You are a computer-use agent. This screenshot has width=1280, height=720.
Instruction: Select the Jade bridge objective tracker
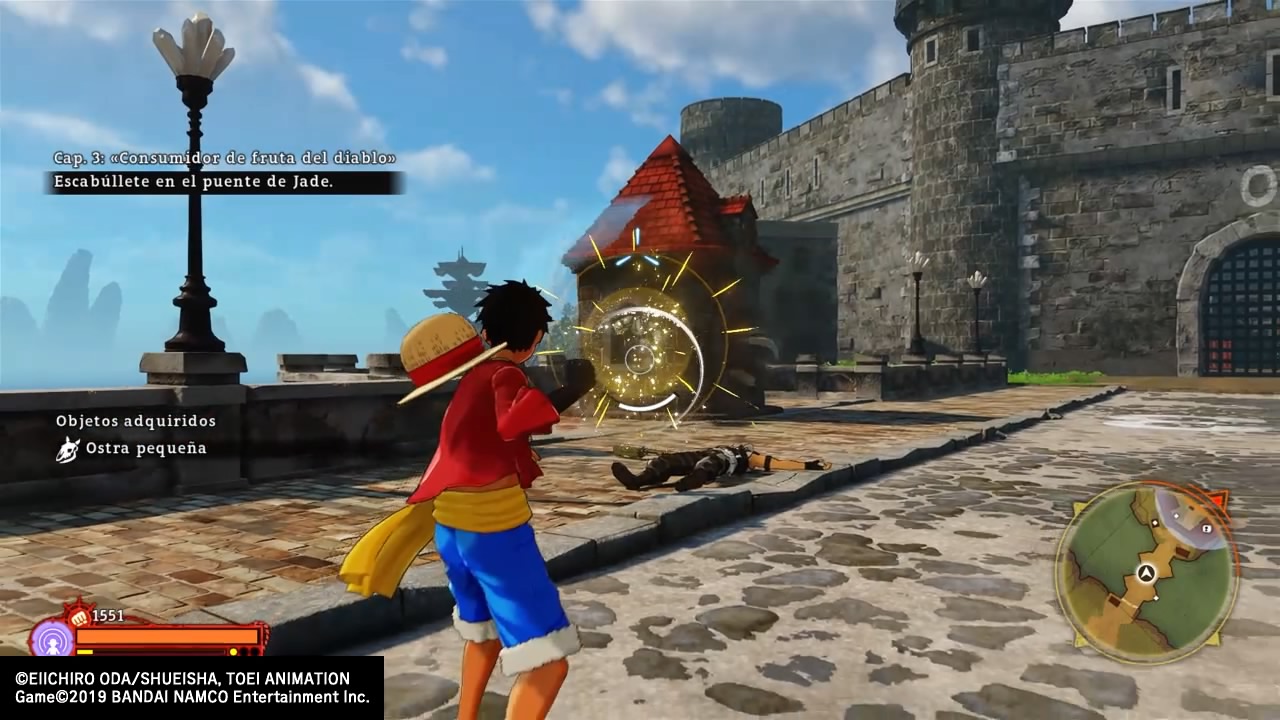click(224, 182)
